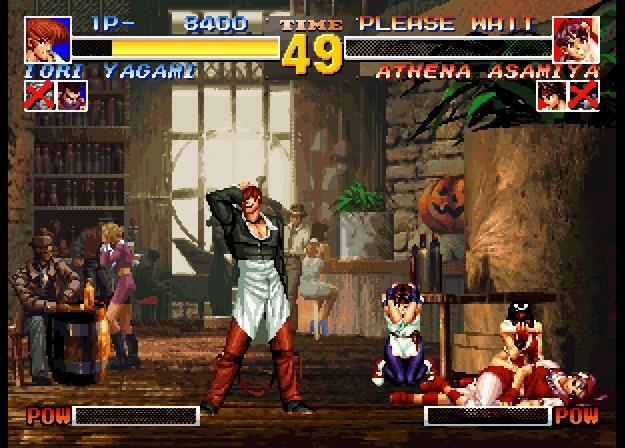Click the crossed-out teammate icon below Athena's name
The image size is (625, 448).
point(582,95)
